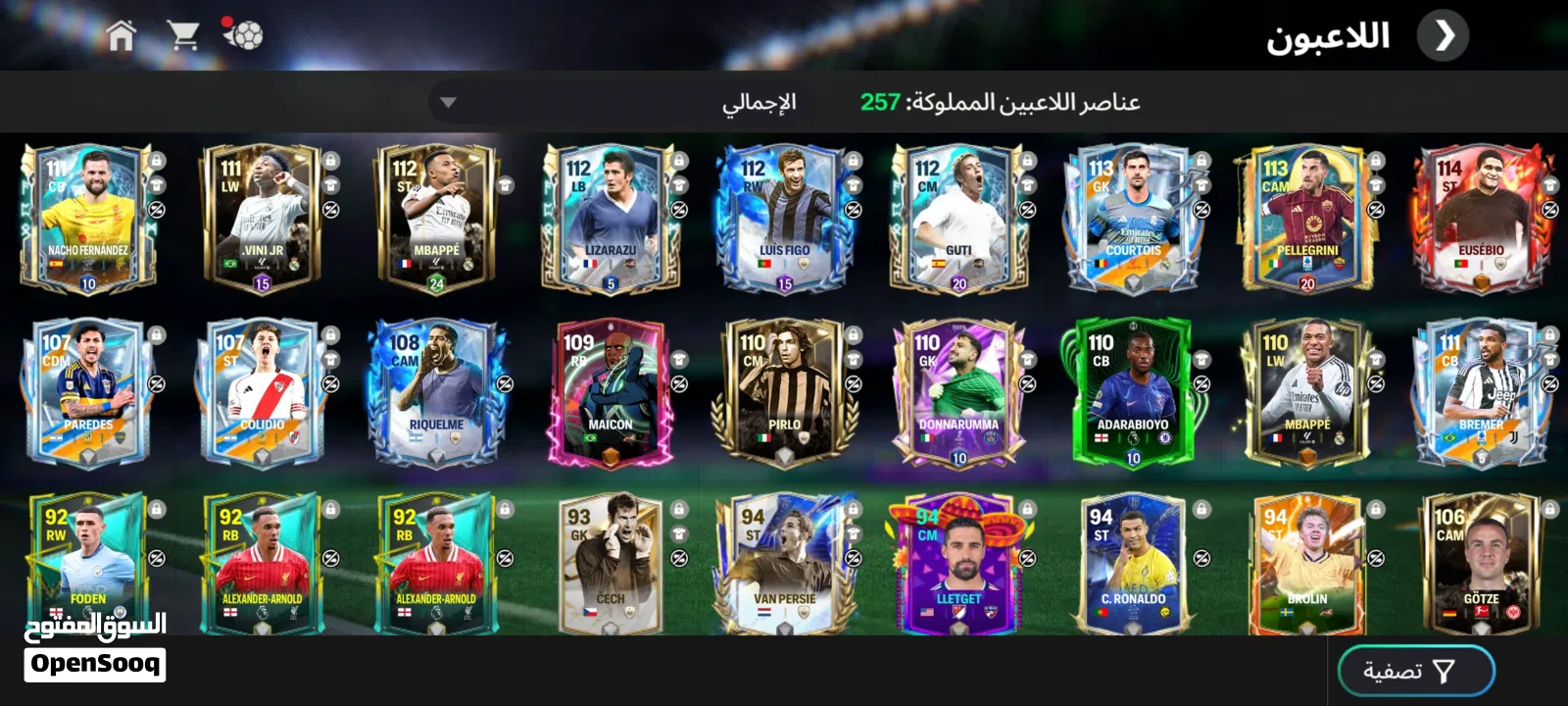Viewport: 1568px width, 706px height.
Task: Toggle the lock on Nacho Fernández's card
Action: click(x=155, y=160)
